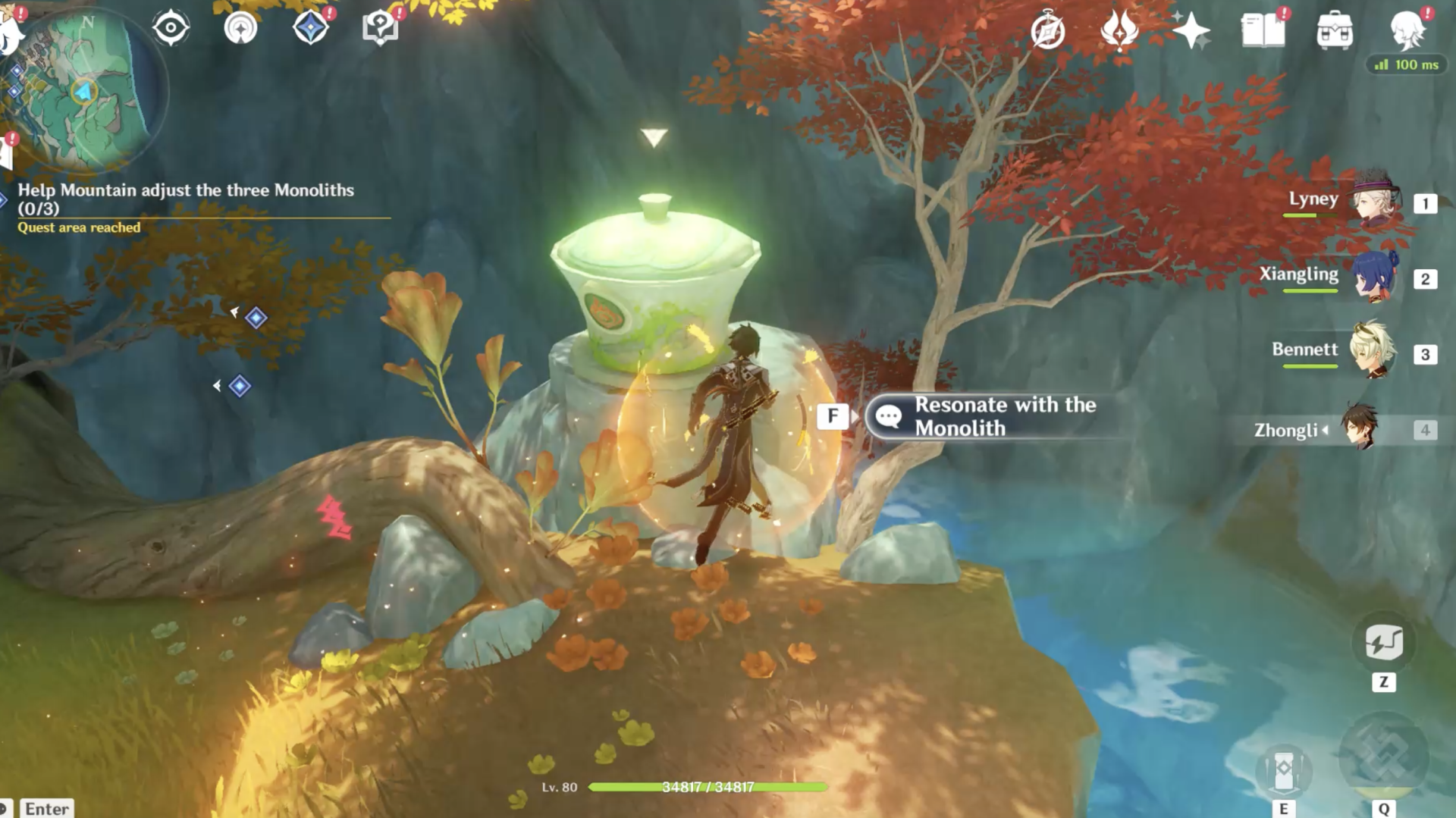Open the question-mark tutorial icon

coord(379,28)
